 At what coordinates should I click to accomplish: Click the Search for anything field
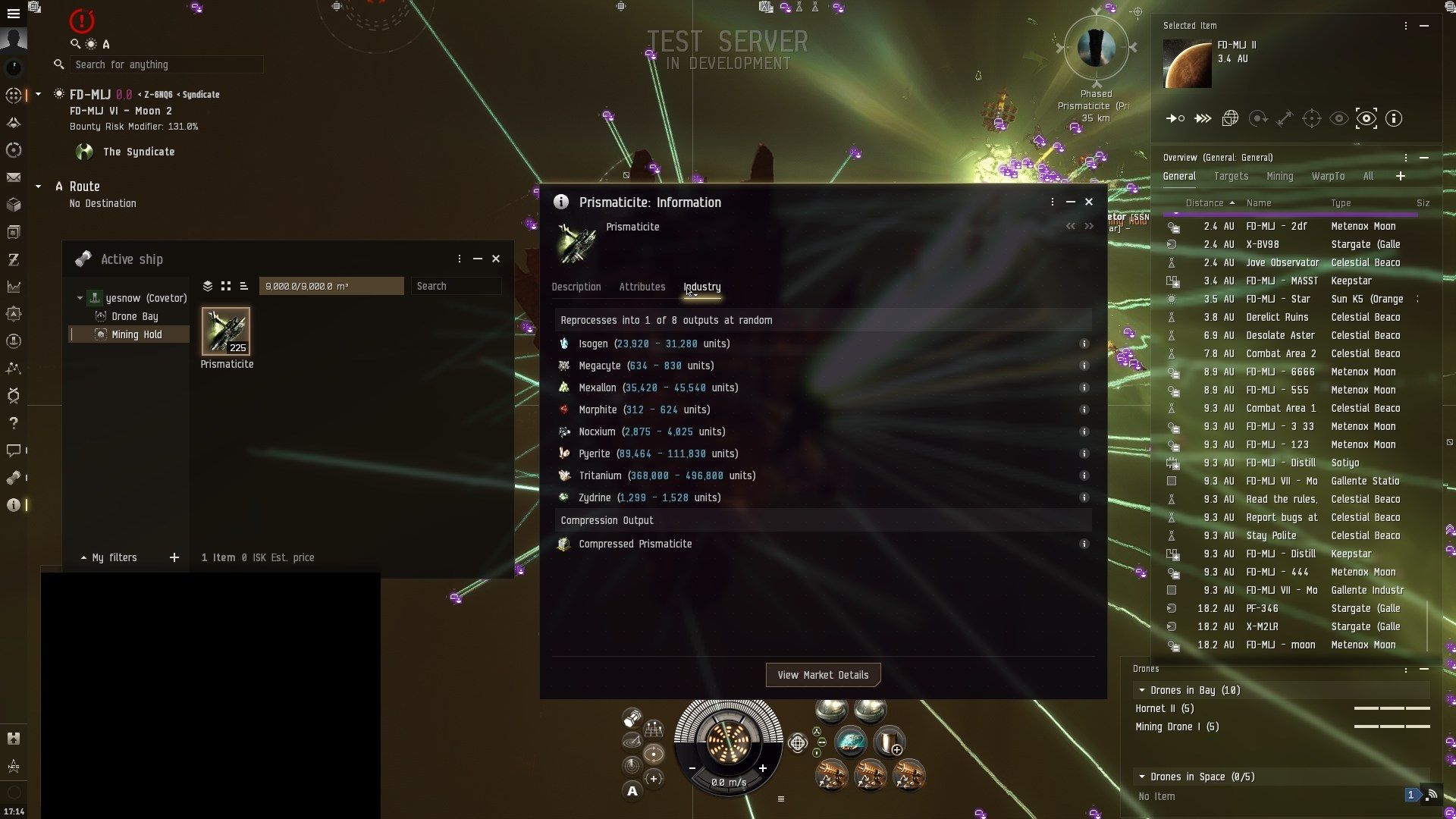coord(165,64)
